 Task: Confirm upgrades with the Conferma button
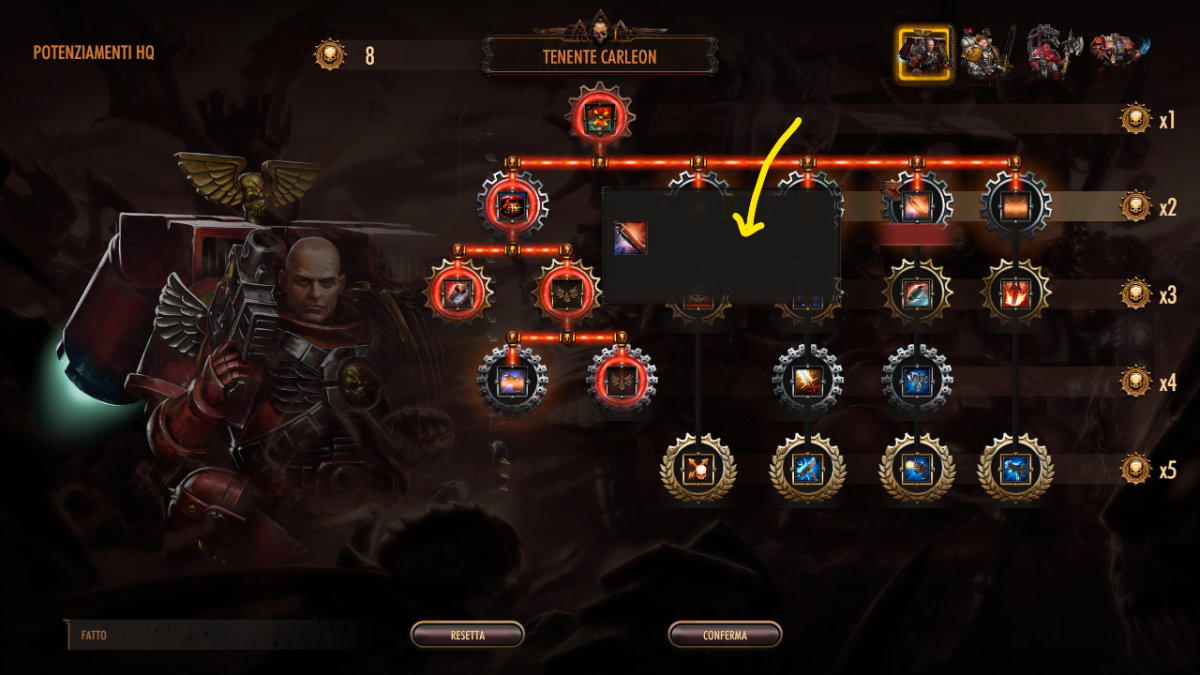tap(724, 635)
